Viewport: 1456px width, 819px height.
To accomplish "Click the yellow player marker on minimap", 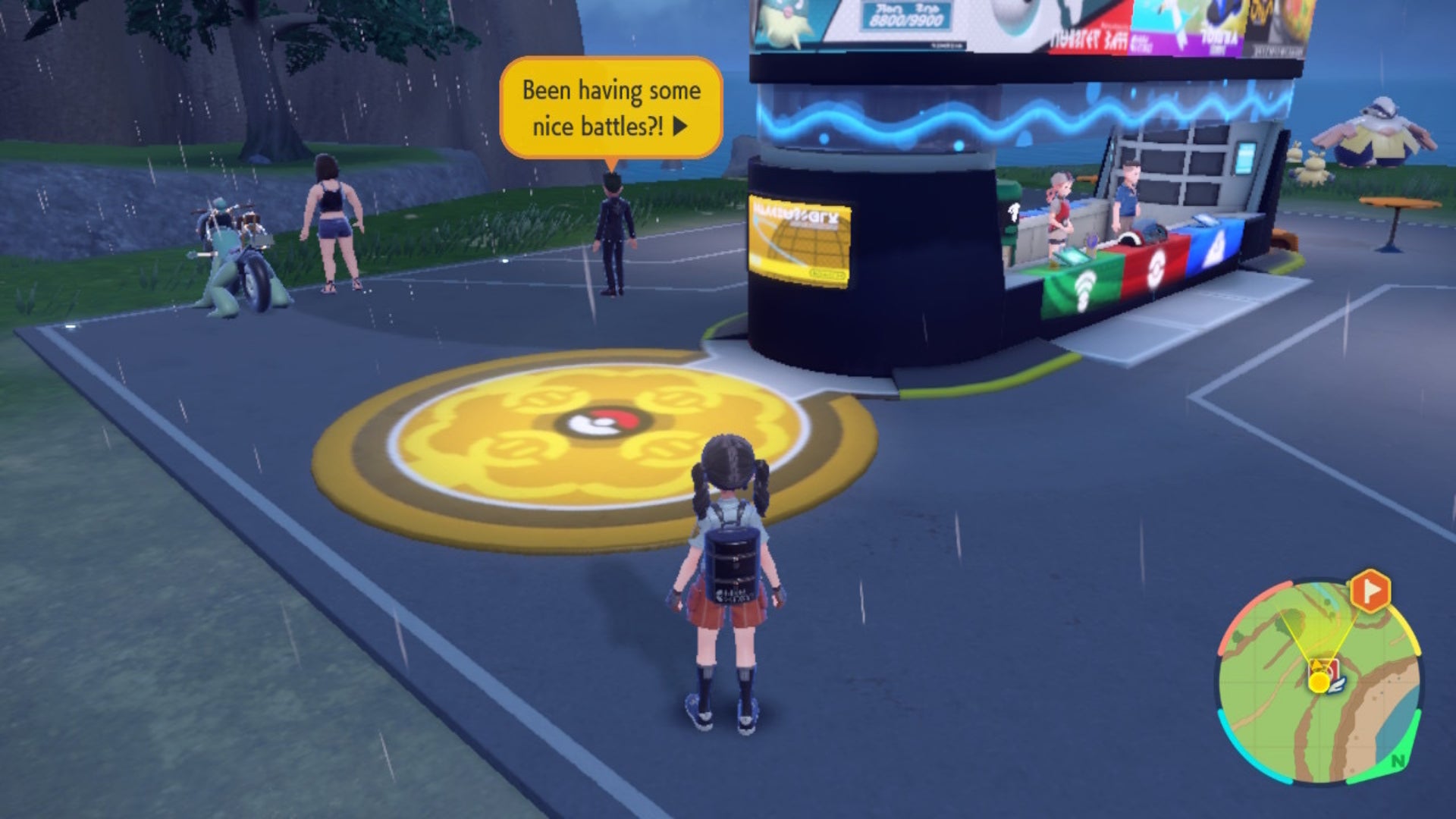I will [x=1319, y=682].
